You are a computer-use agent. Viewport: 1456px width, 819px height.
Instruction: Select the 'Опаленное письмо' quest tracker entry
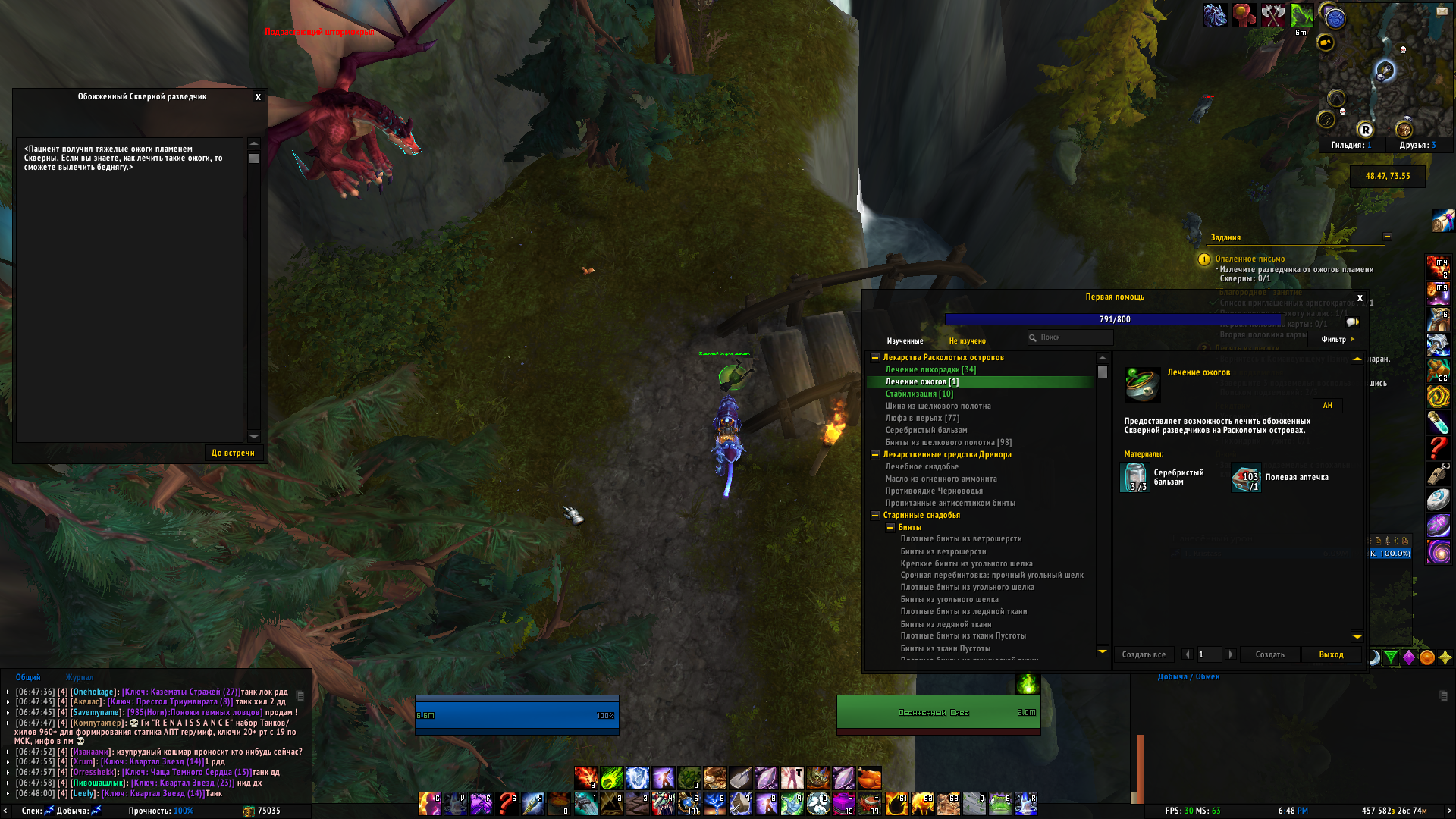click(1250, 259)
